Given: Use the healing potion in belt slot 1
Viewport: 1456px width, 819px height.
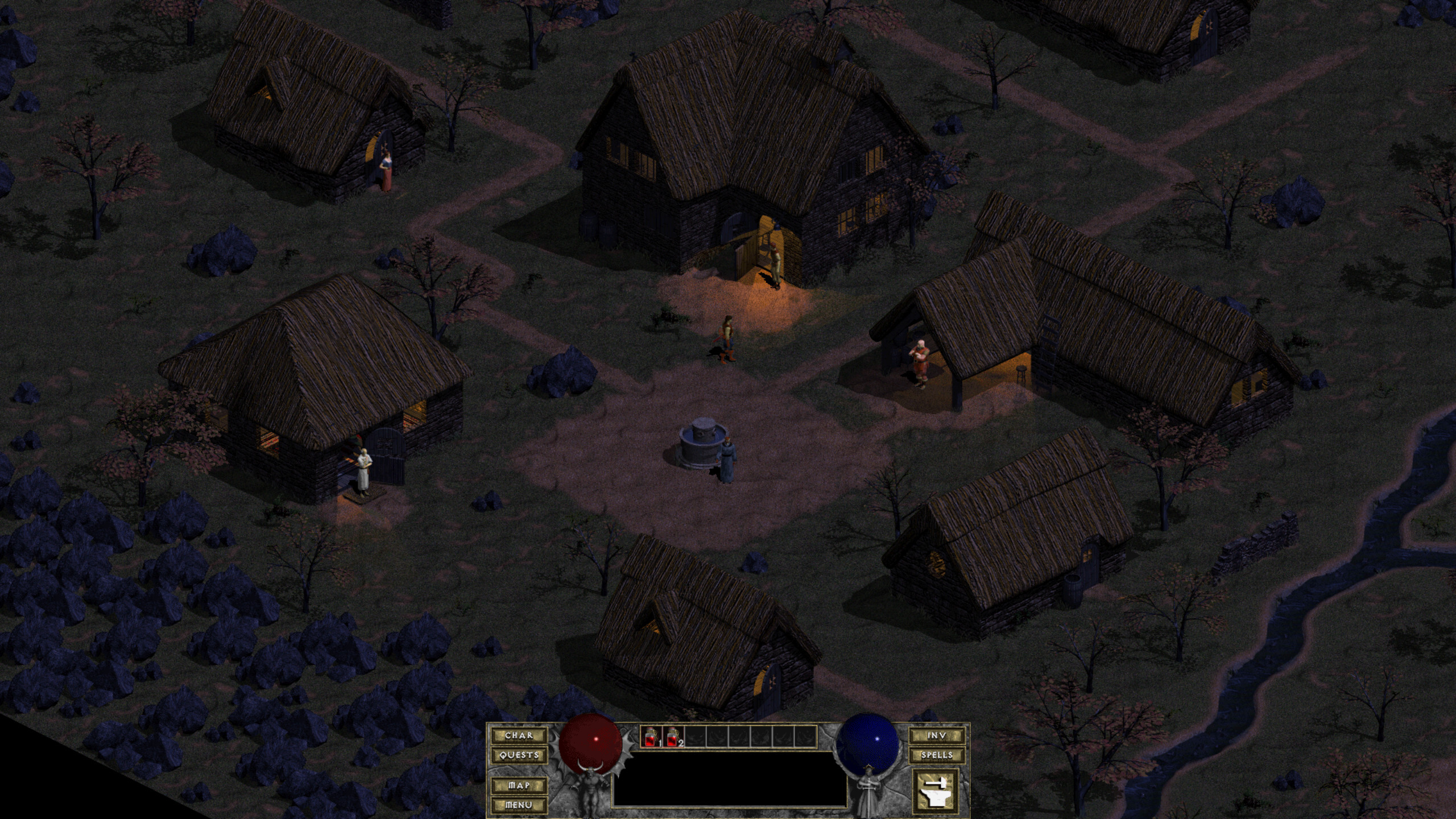Looking at the screenshot, I should coord(651,737).
